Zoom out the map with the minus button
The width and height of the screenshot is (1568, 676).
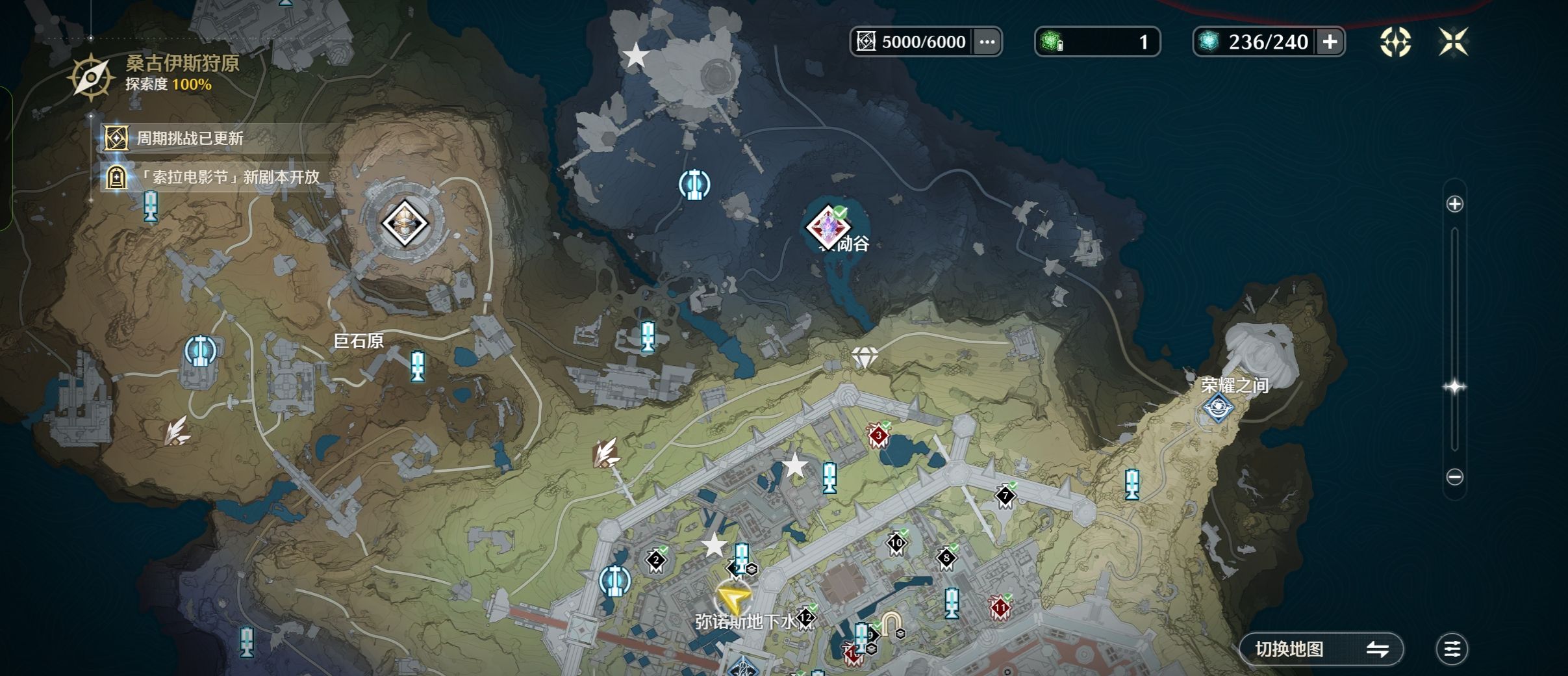[1455, 477]
